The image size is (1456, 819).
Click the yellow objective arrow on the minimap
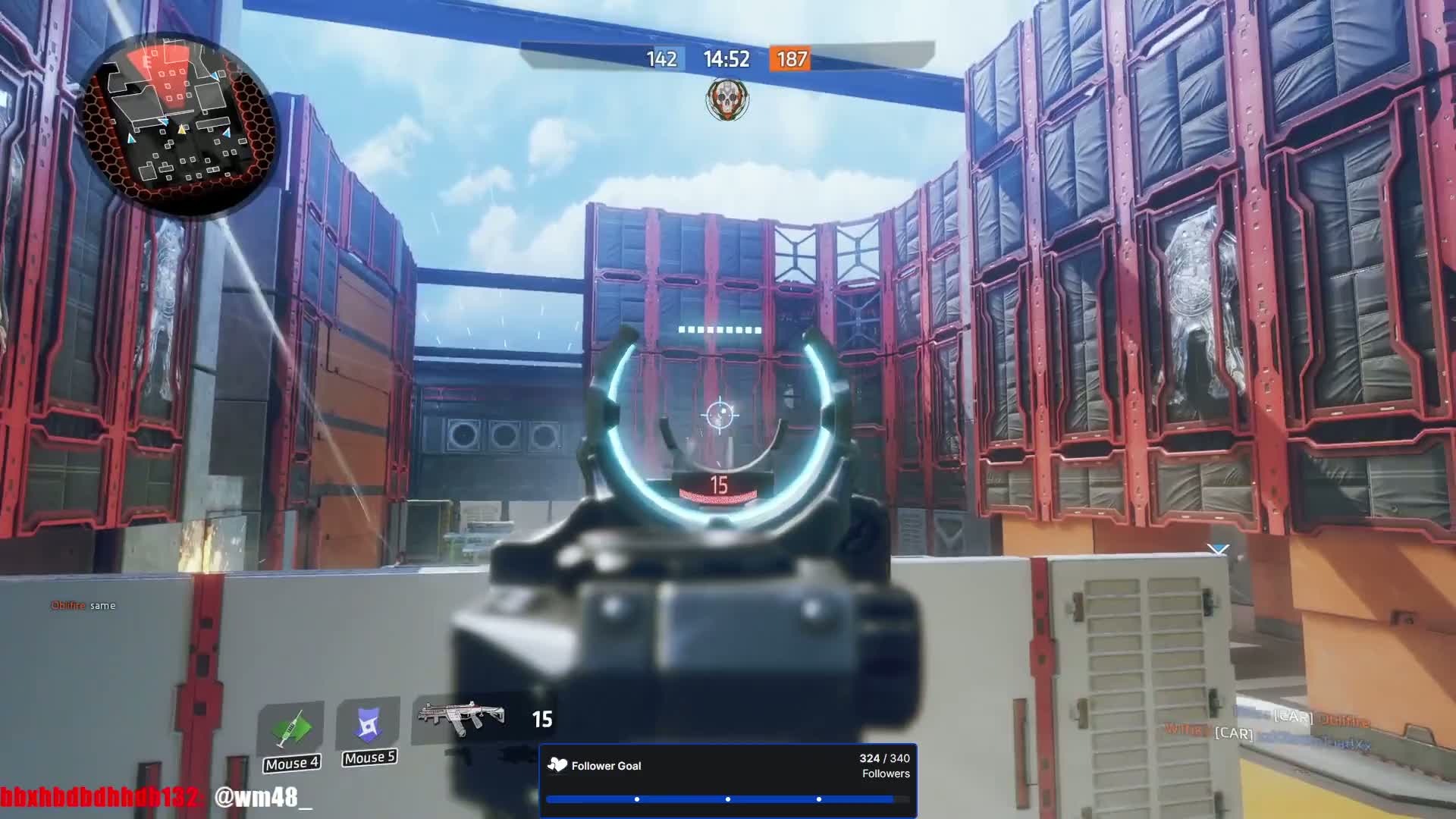tap(180, 130)
